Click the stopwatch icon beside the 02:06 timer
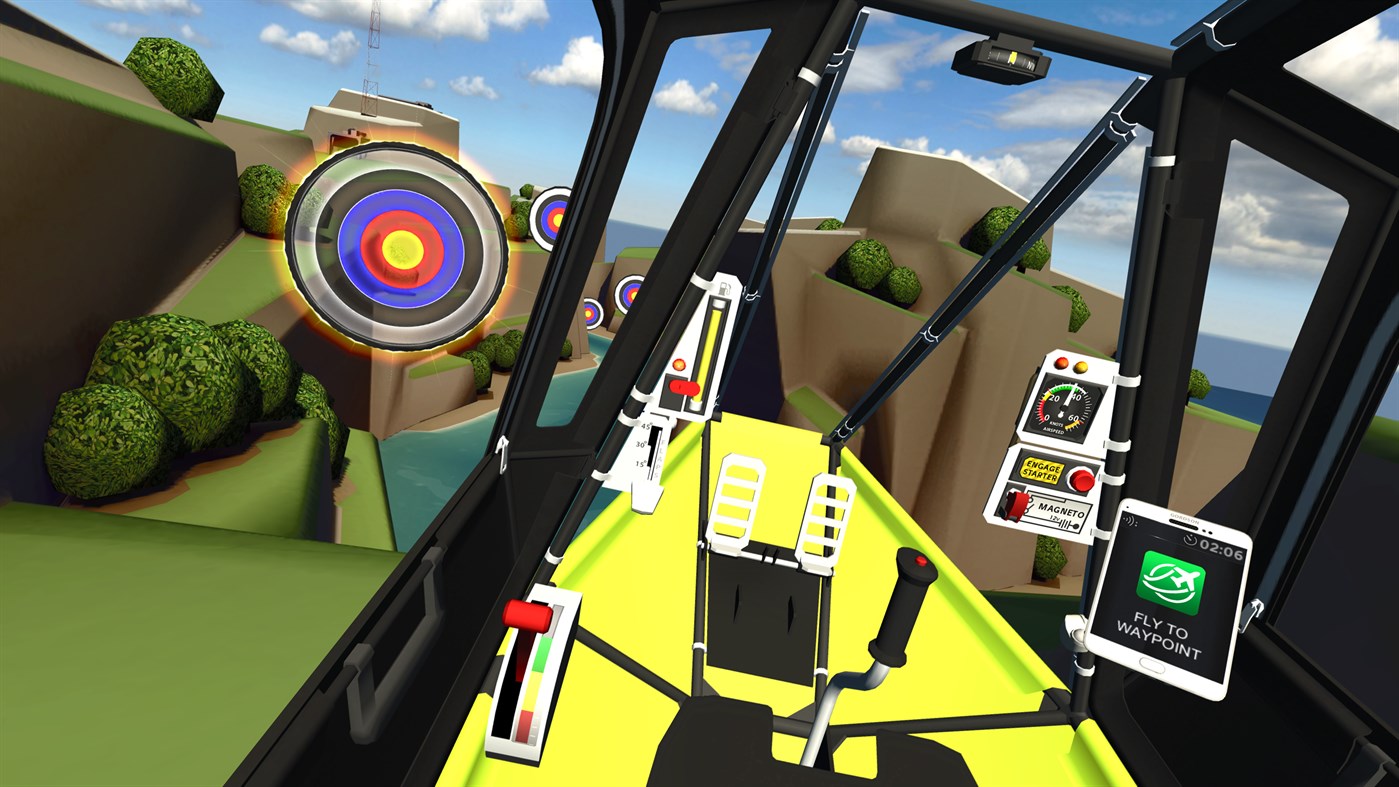Viewport: 1399px width, 787px height. pos(1190,542)
